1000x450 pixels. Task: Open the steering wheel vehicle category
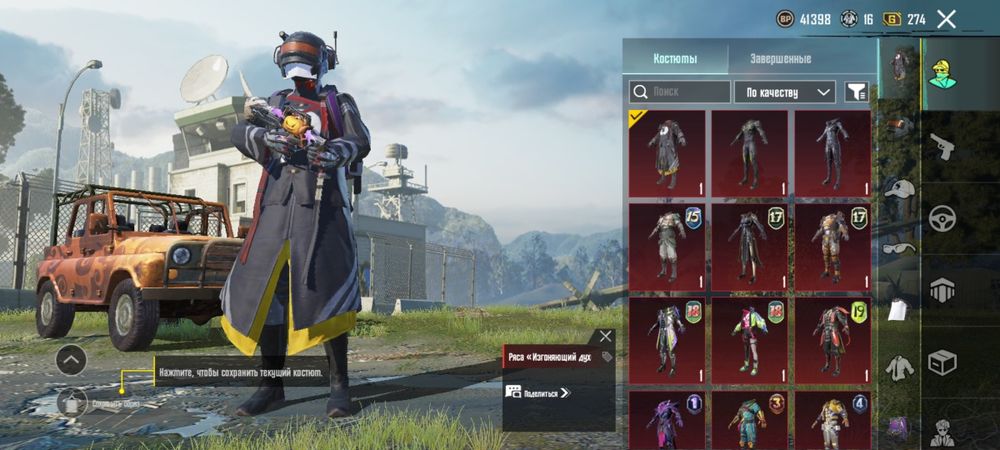tap(941, 219)
